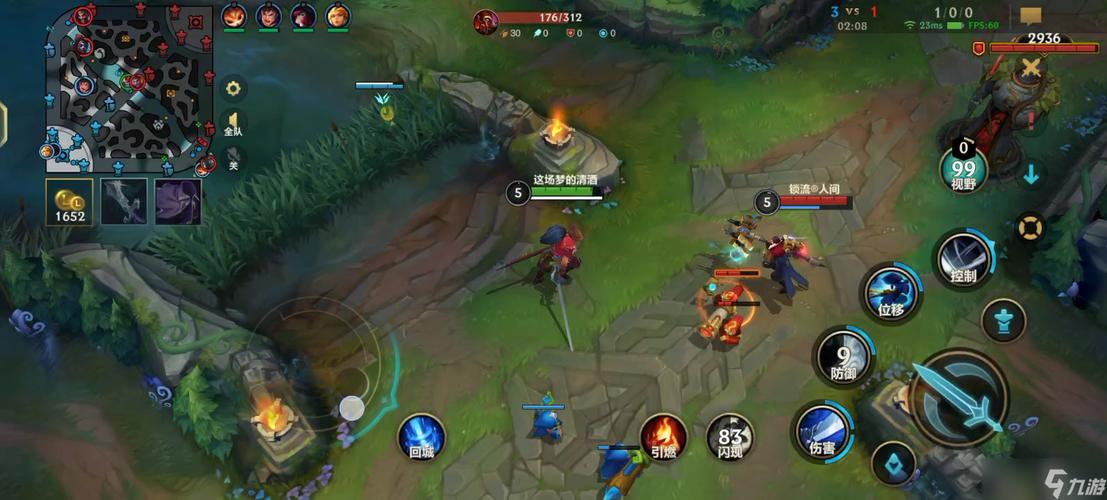The image size is (1107, 500).
Task: Tap the turret target button
Action: tap(1003, 321)
